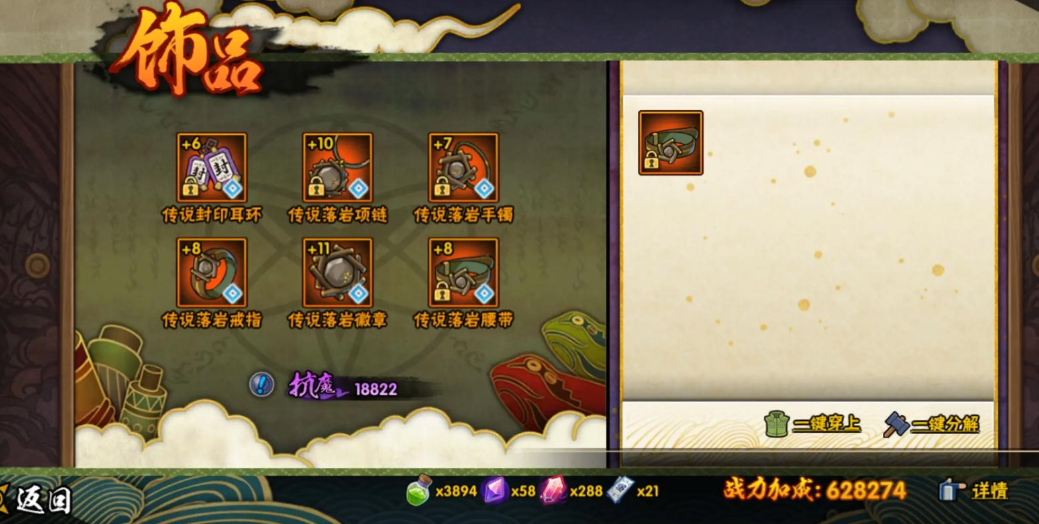Select the 传说落岩徽章 badge slot

337,272
